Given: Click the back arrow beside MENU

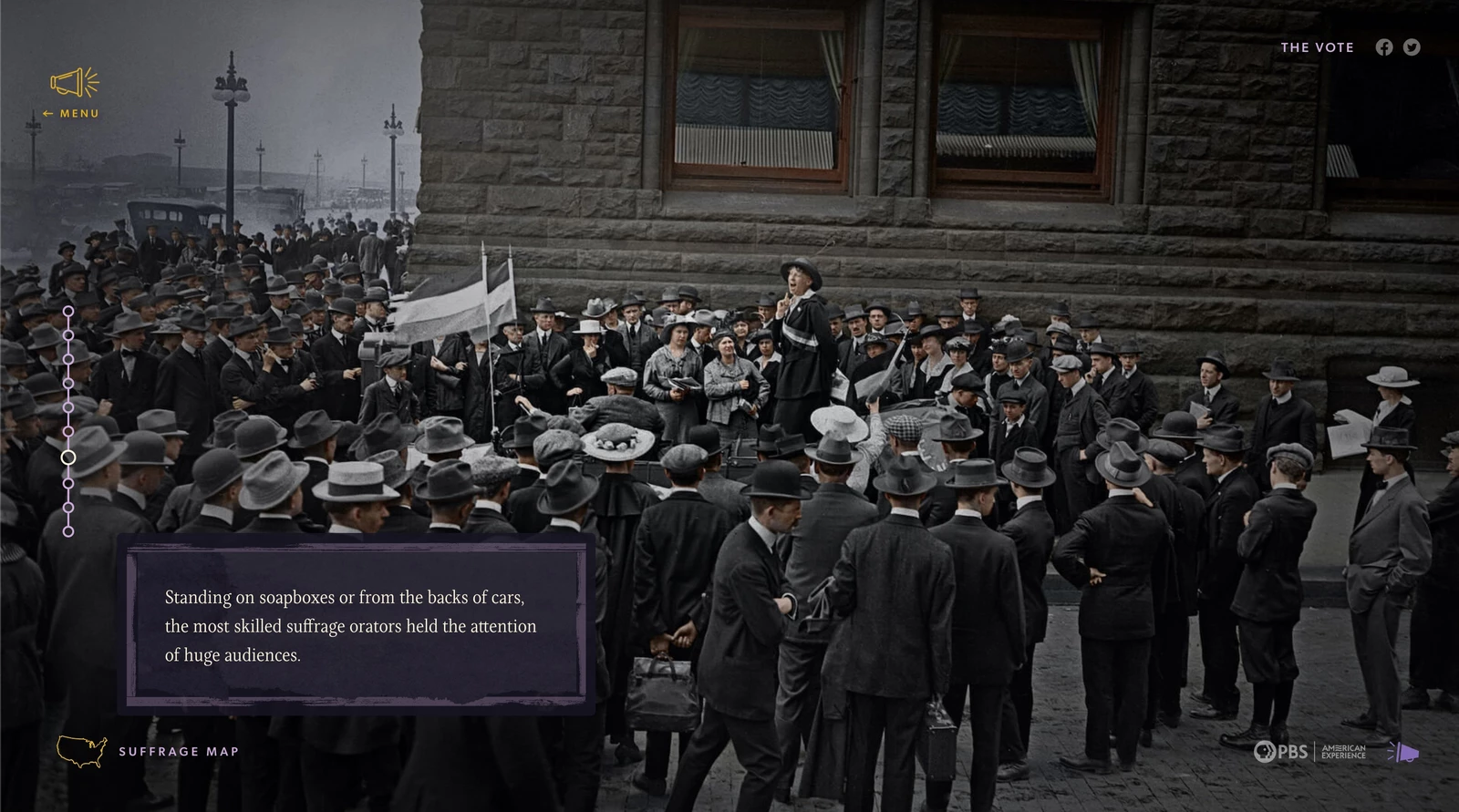Looking at the screenshot, I should click(47, 113).
